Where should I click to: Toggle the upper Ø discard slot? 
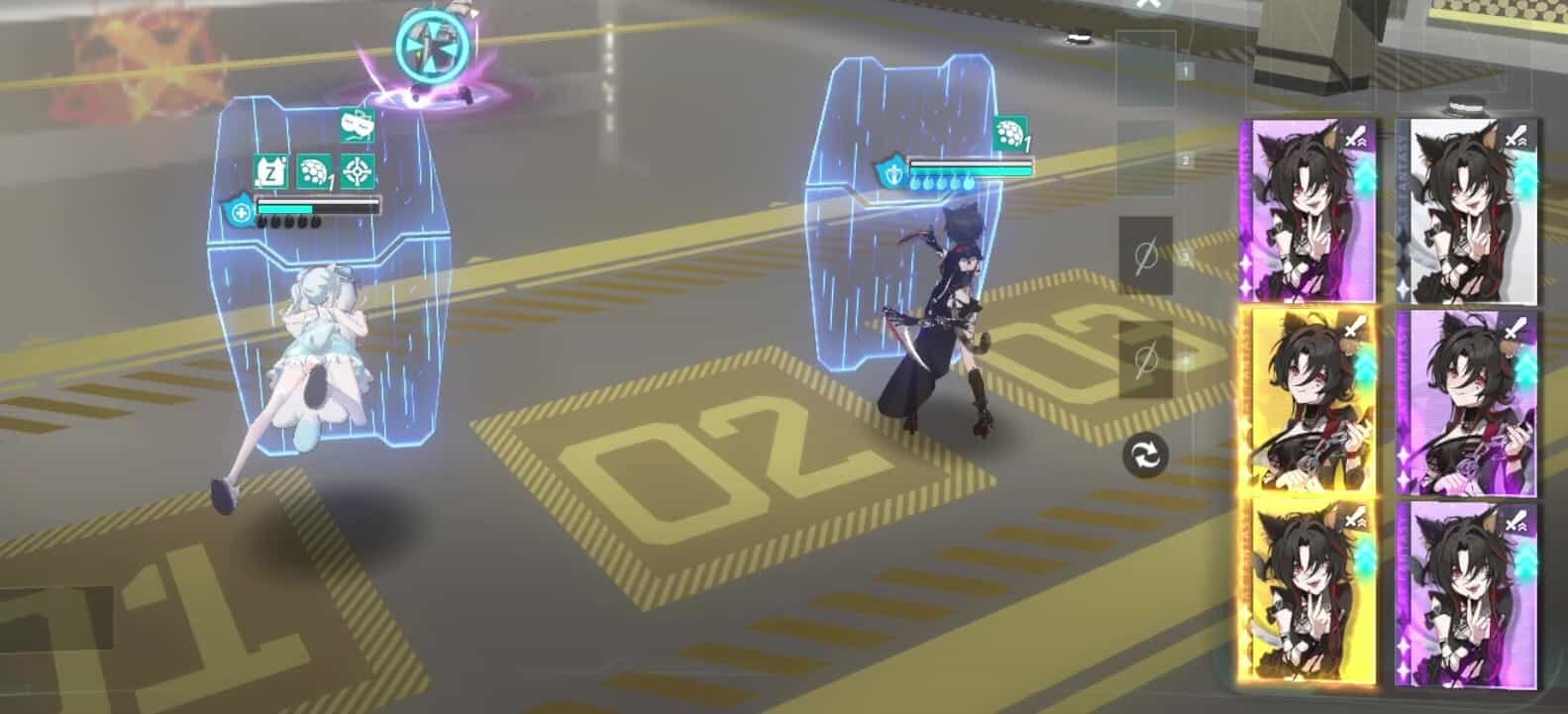pos(1146,255)
